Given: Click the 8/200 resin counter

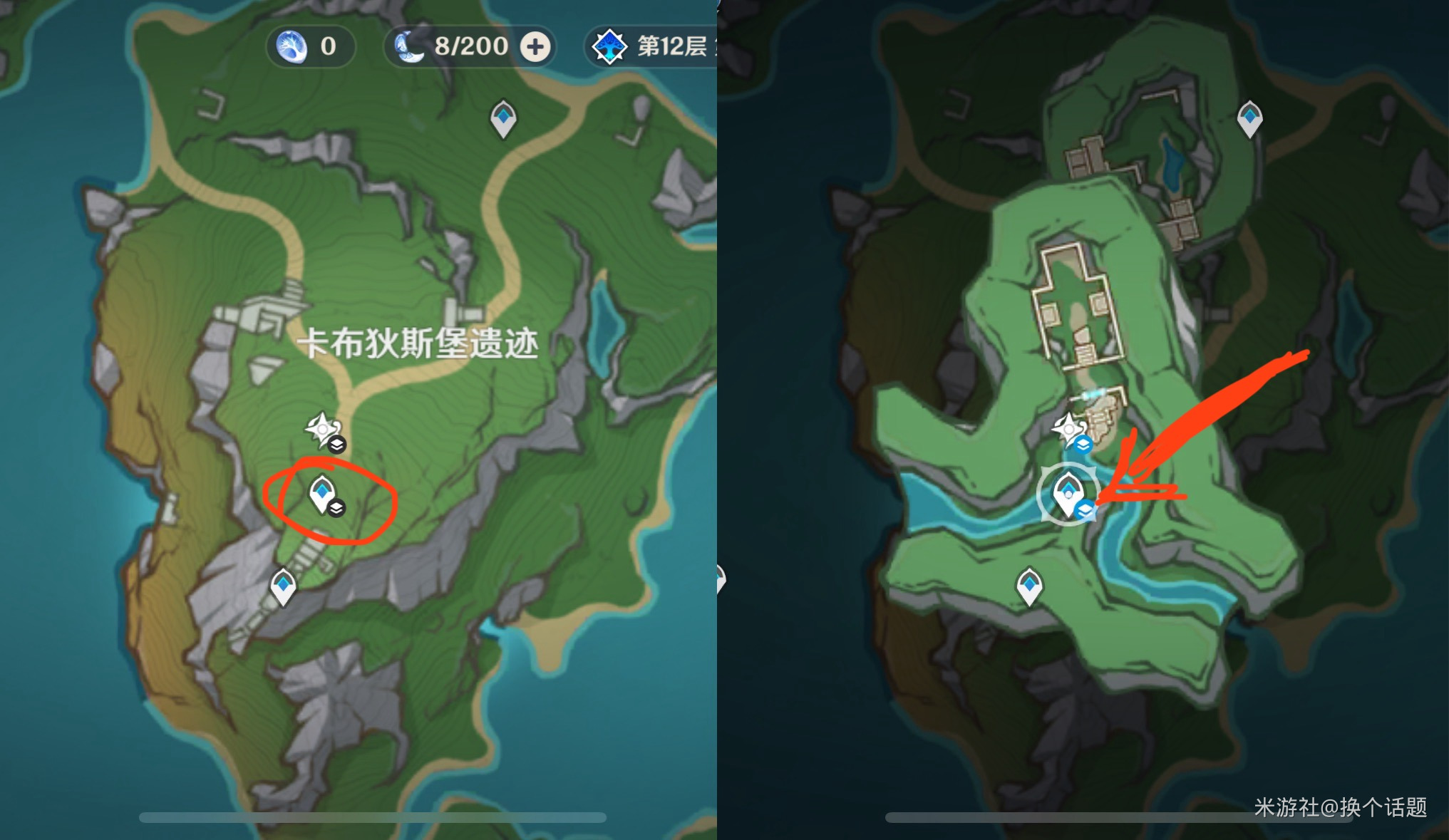Looking at the screenshot, I should point(471,46).
